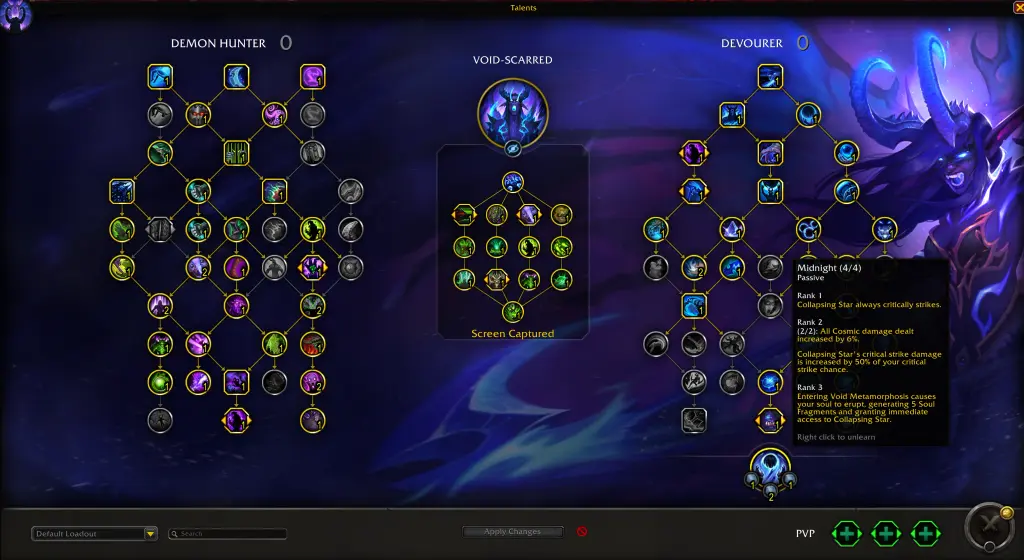Select the bottom node of Void-Scarred tree
The width and height of the screenshot is (1024, 560).
click(512, 311)
